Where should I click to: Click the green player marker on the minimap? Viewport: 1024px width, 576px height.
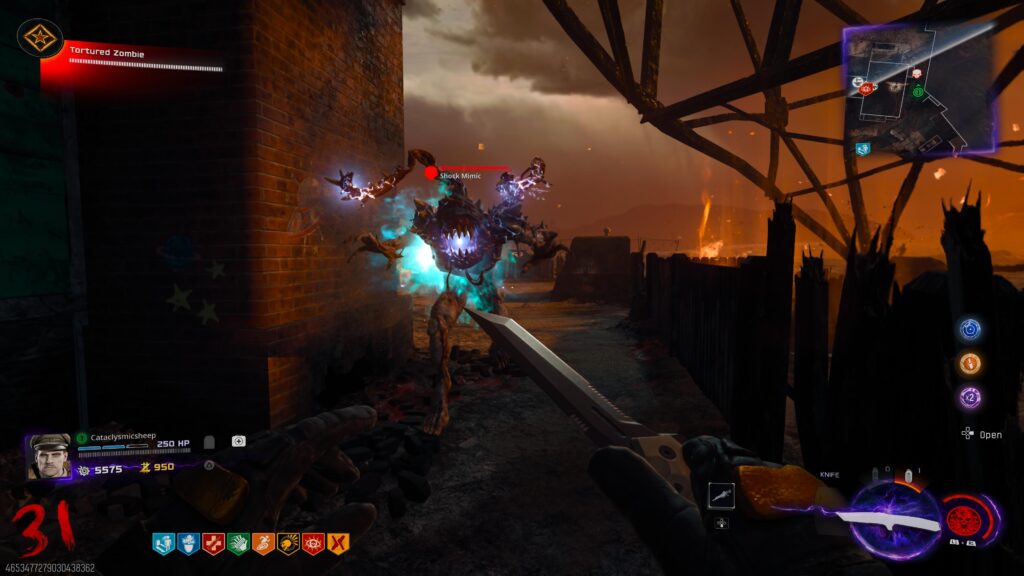point(916,92)
